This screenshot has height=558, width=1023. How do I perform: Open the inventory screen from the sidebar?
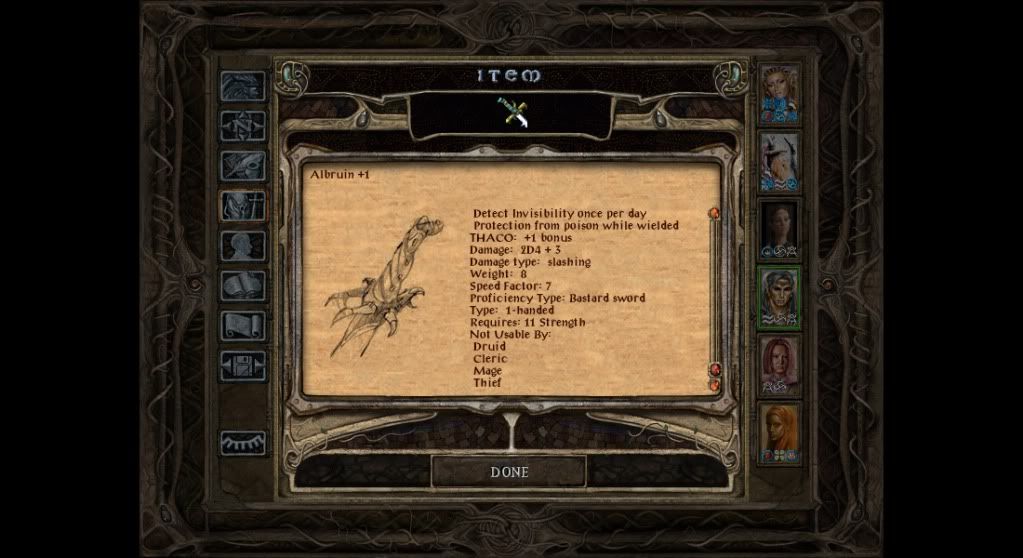pos(243,206)
